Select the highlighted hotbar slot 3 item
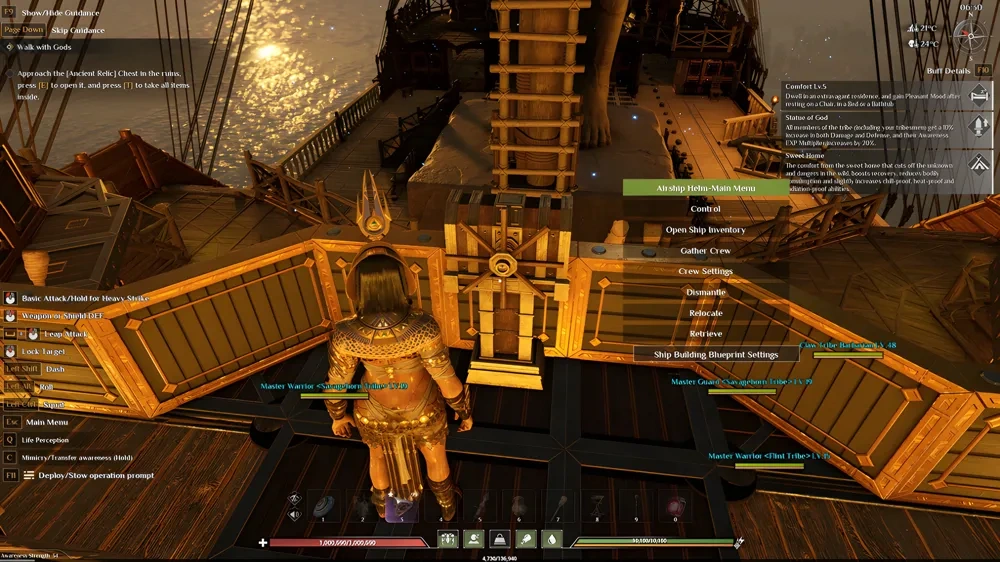 [x=401, y=506]
